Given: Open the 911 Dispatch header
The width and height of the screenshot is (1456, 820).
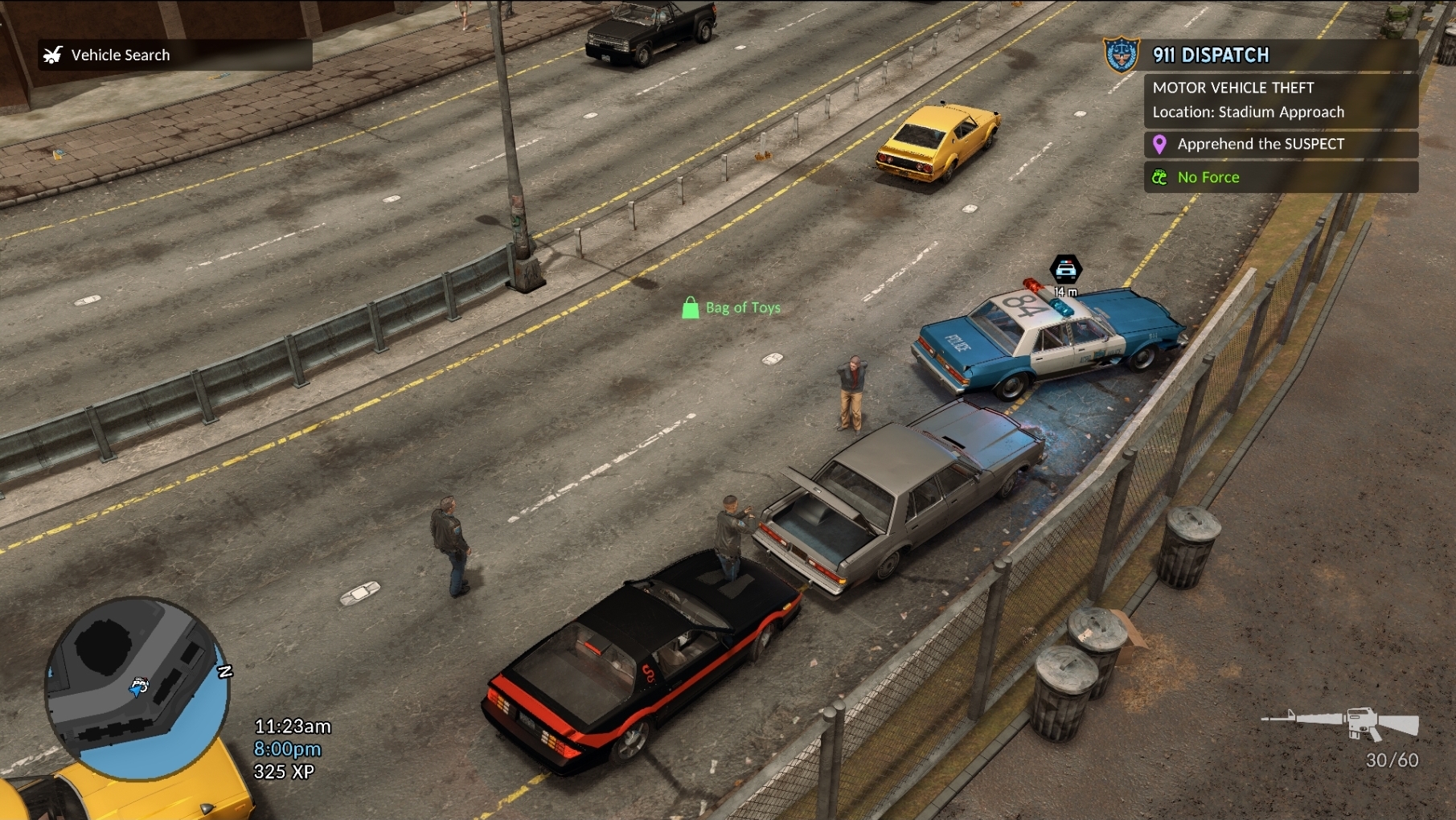Looking at the screenshot, I should pyautogui.click(x=1210, y=55).
